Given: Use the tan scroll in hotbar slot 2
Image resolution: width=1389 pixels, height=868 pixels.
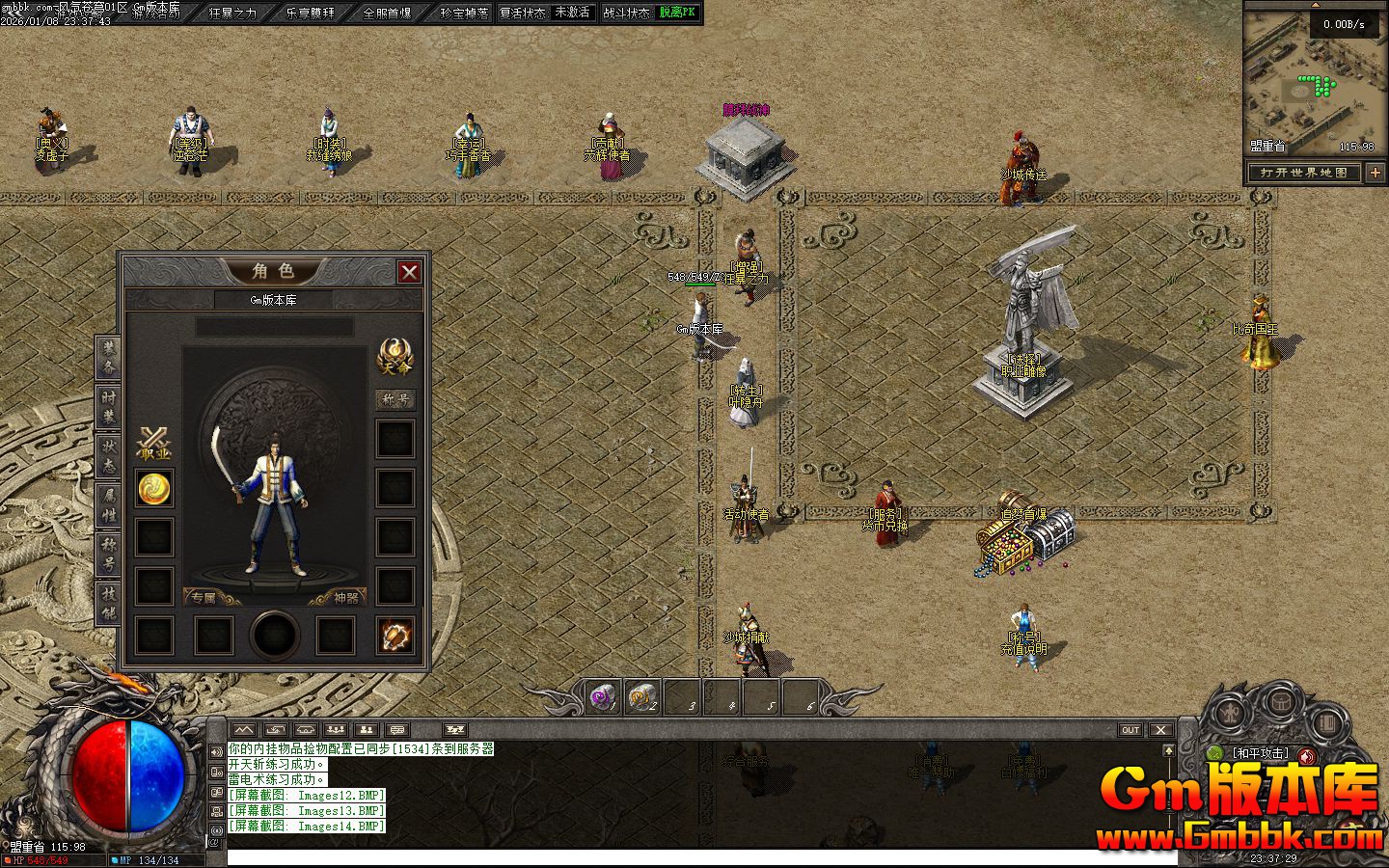Looking at the screenshot, I should click(643, 695).
